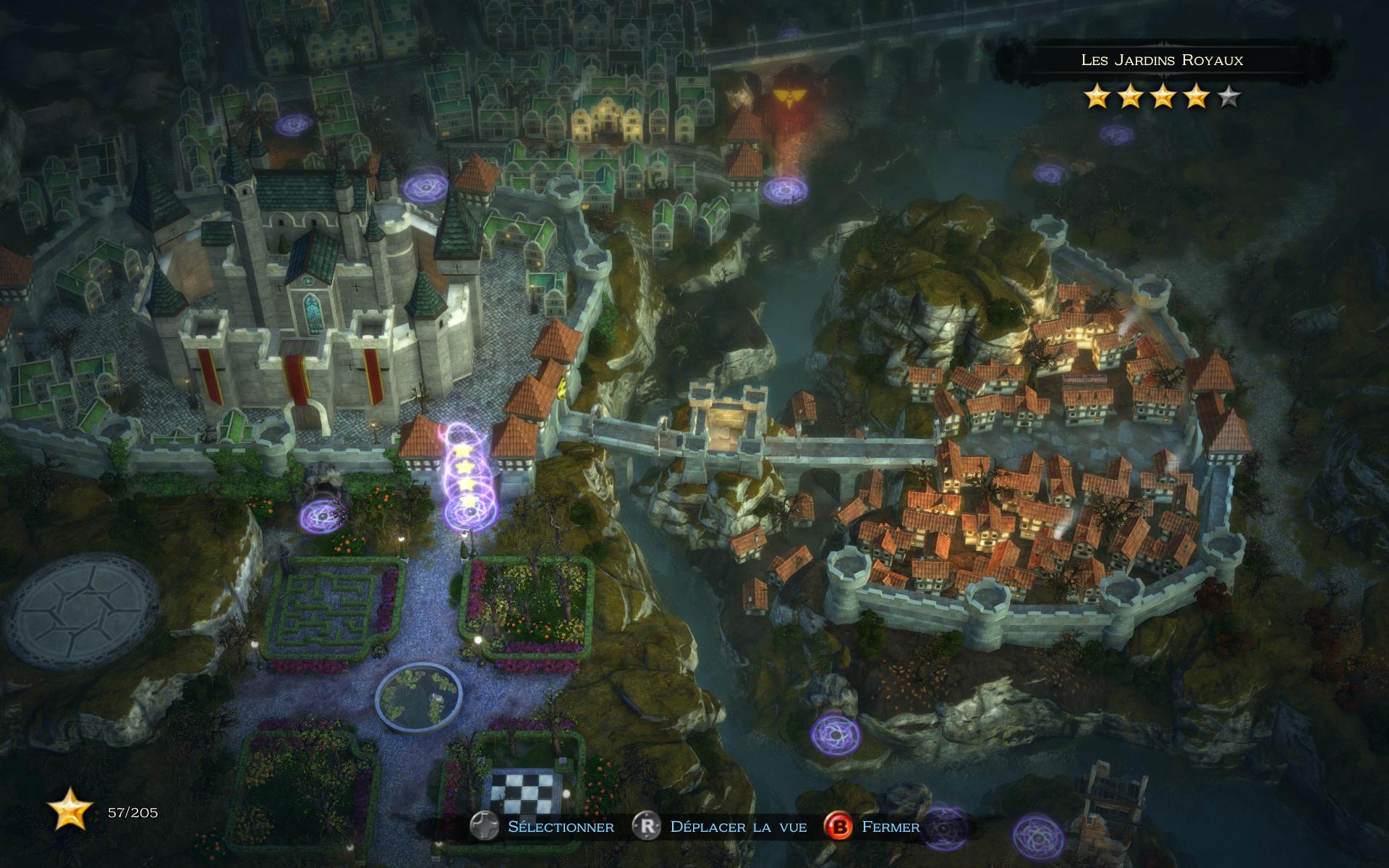Select the starred Les Jardins Royaux level portal

[x=464, y=511]
